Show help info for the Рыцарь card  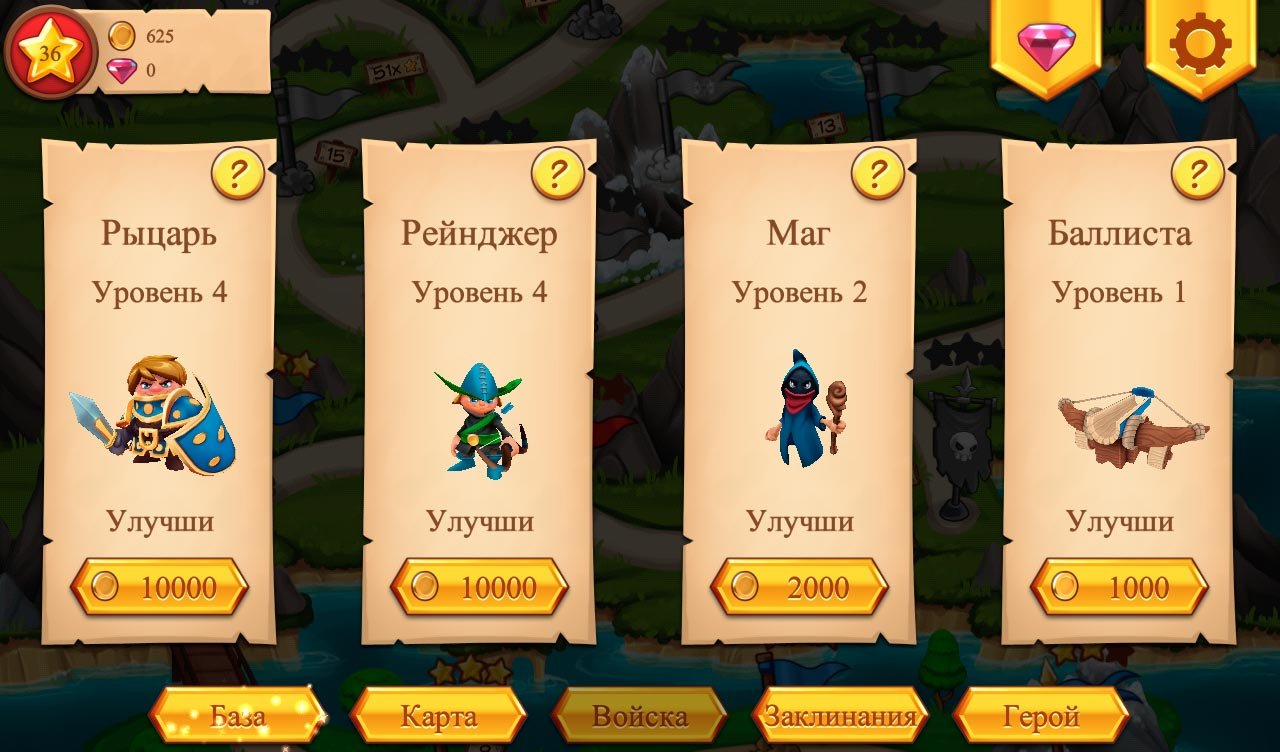point(238,174)
